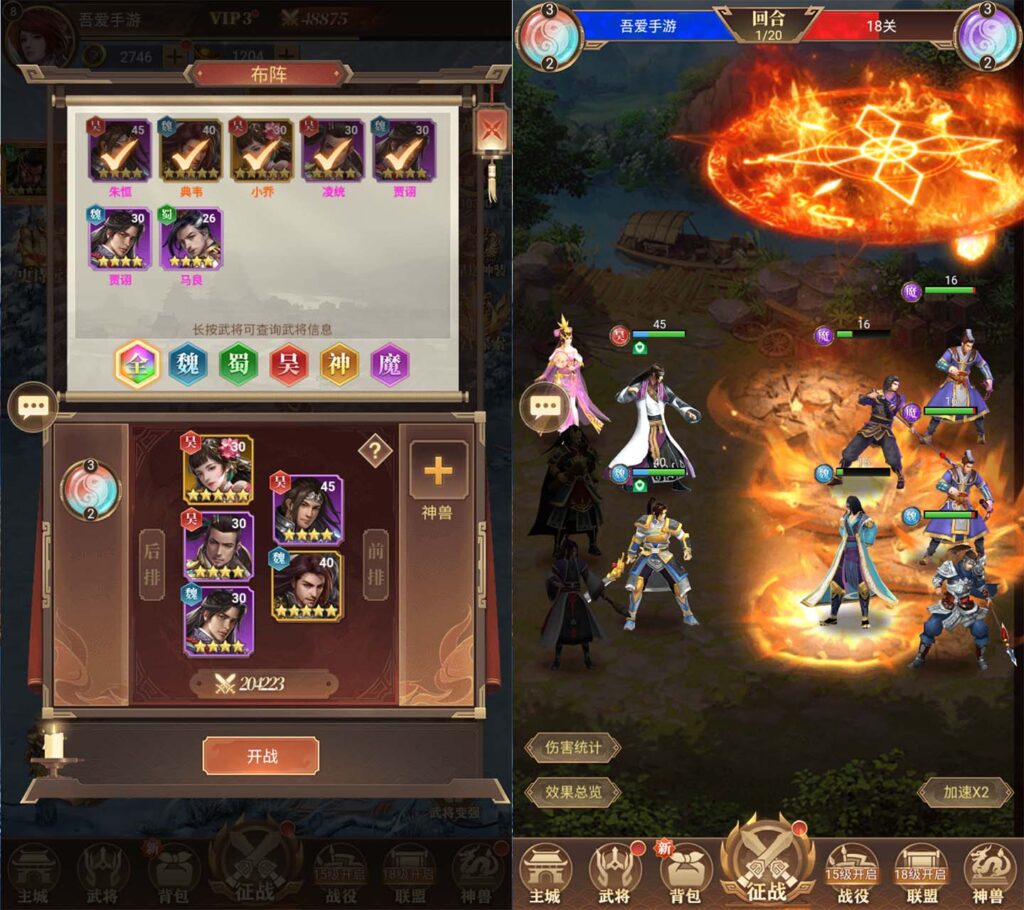Open the formation help question mark
Viewport: 1024px width, 910px height.
click(375, 451)
